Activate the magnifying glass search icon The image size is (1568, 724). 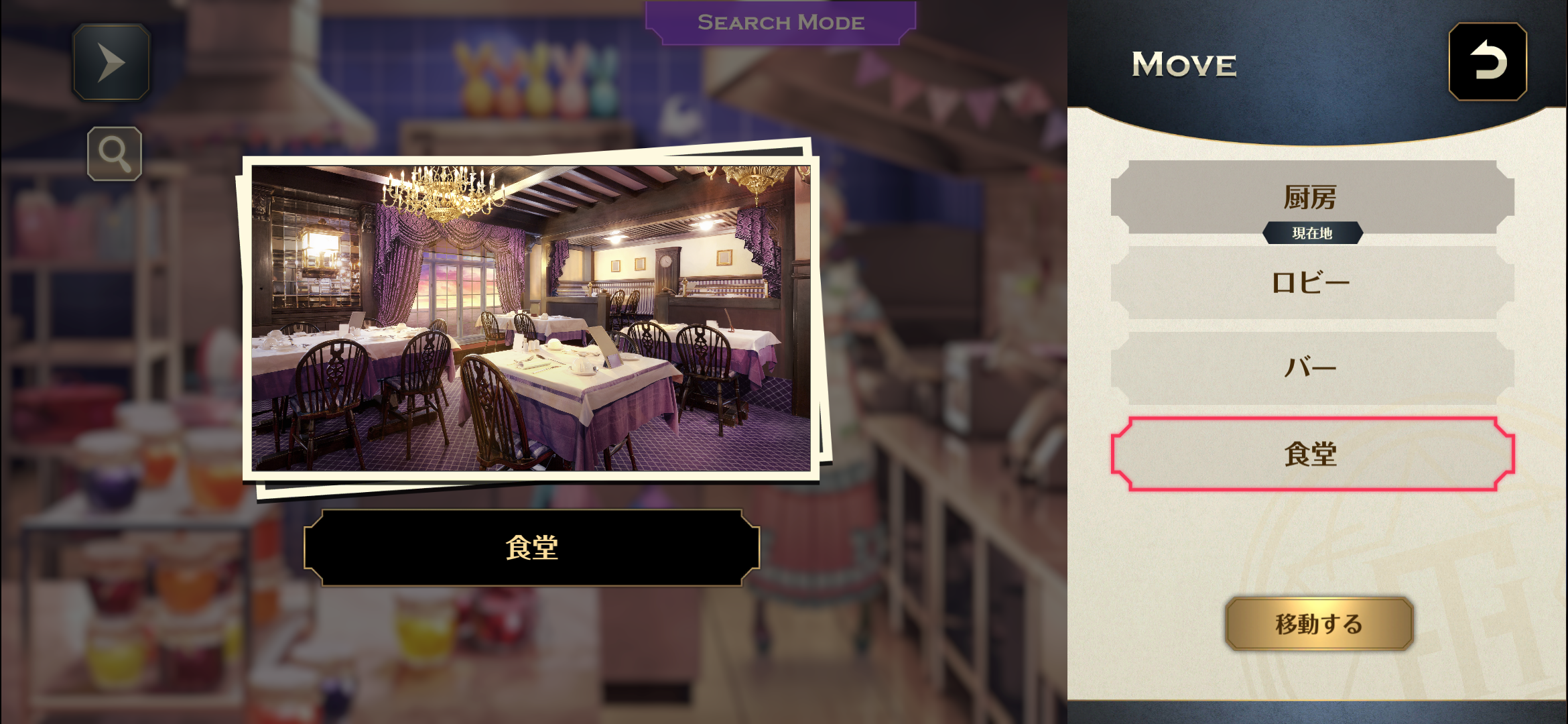[x=115, y=154]
